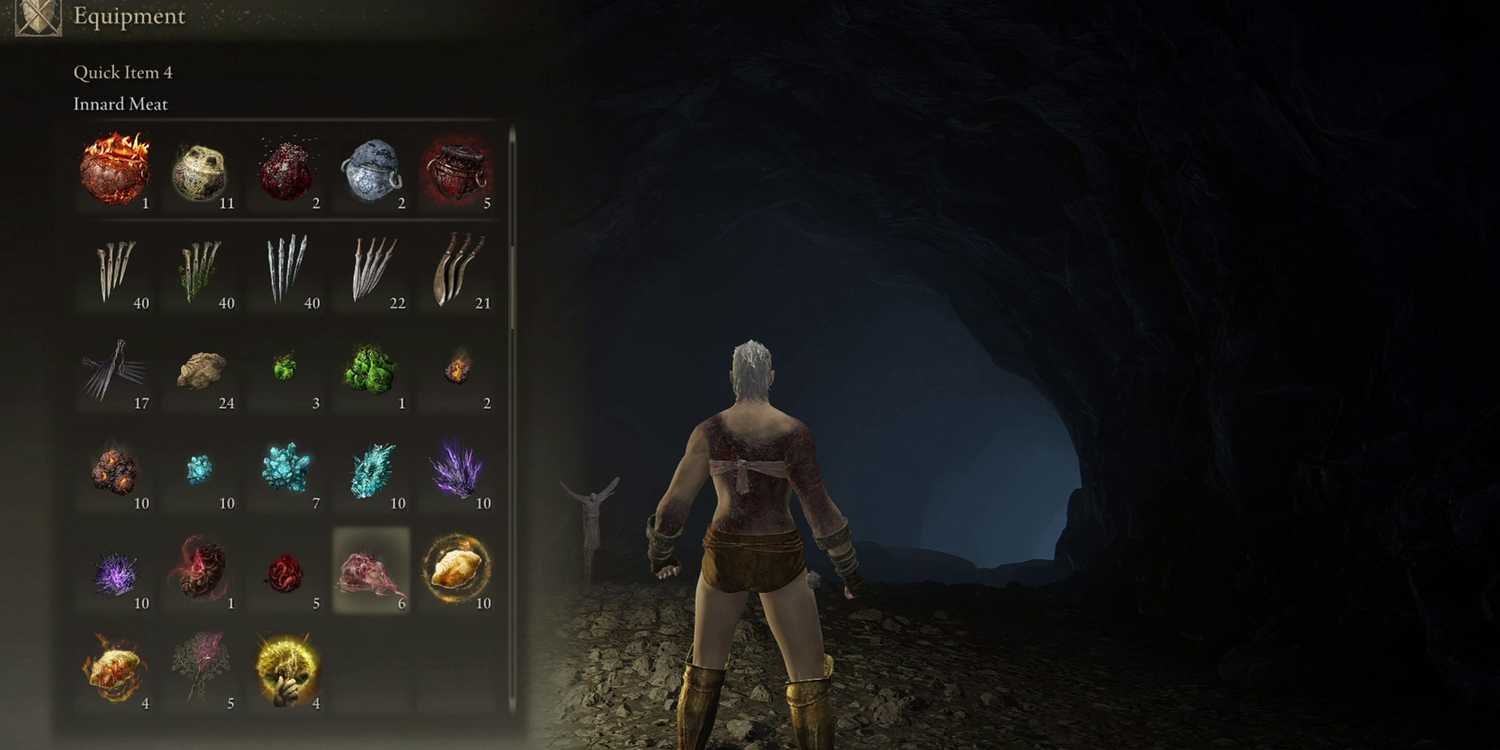1500x750 pixels.
Task: Click the Innard Meat name label
Action: (x=120, y=104)
